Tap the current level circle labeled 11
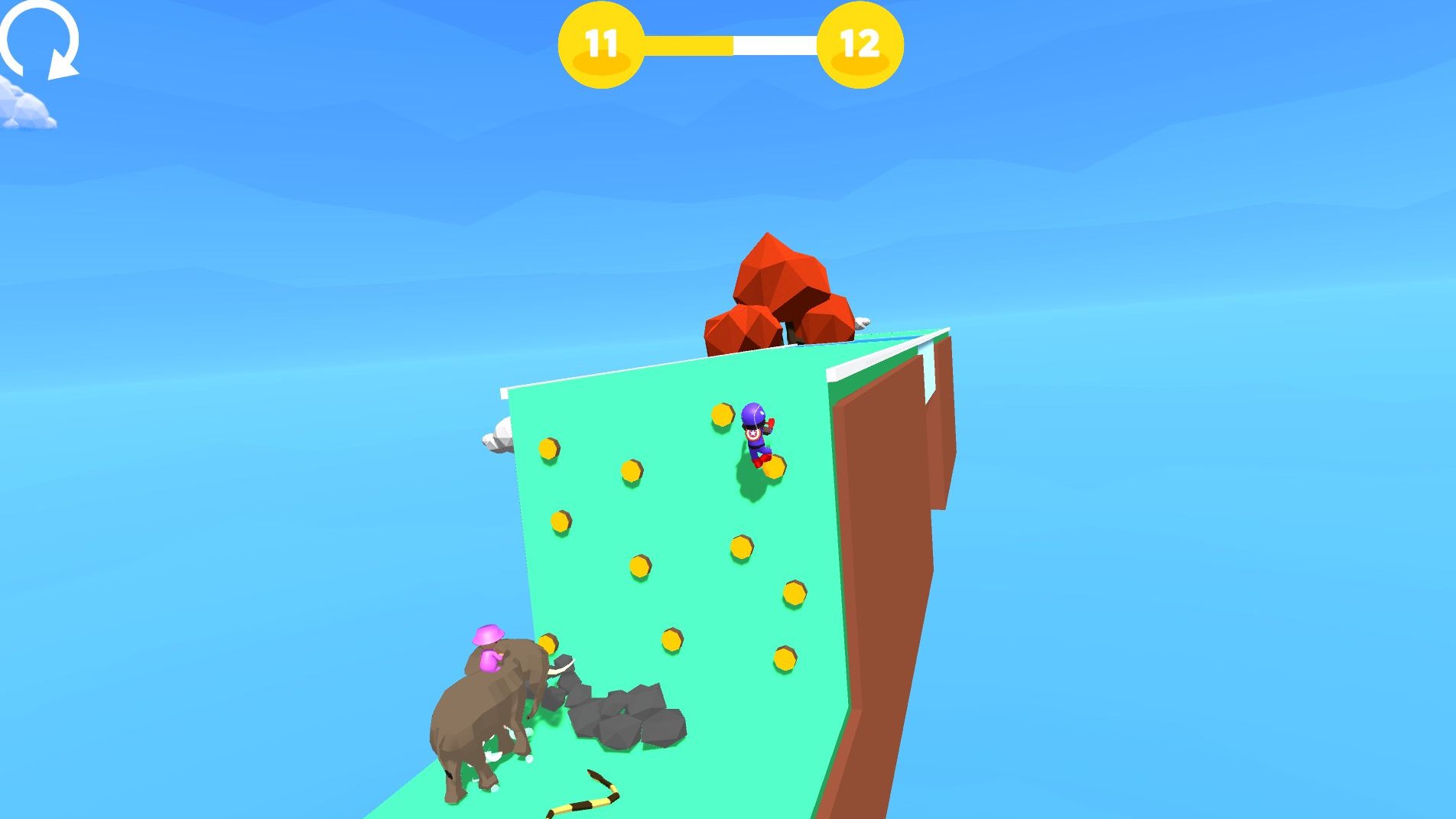This screenshot has height=819, width=1456. pos(601,44)
